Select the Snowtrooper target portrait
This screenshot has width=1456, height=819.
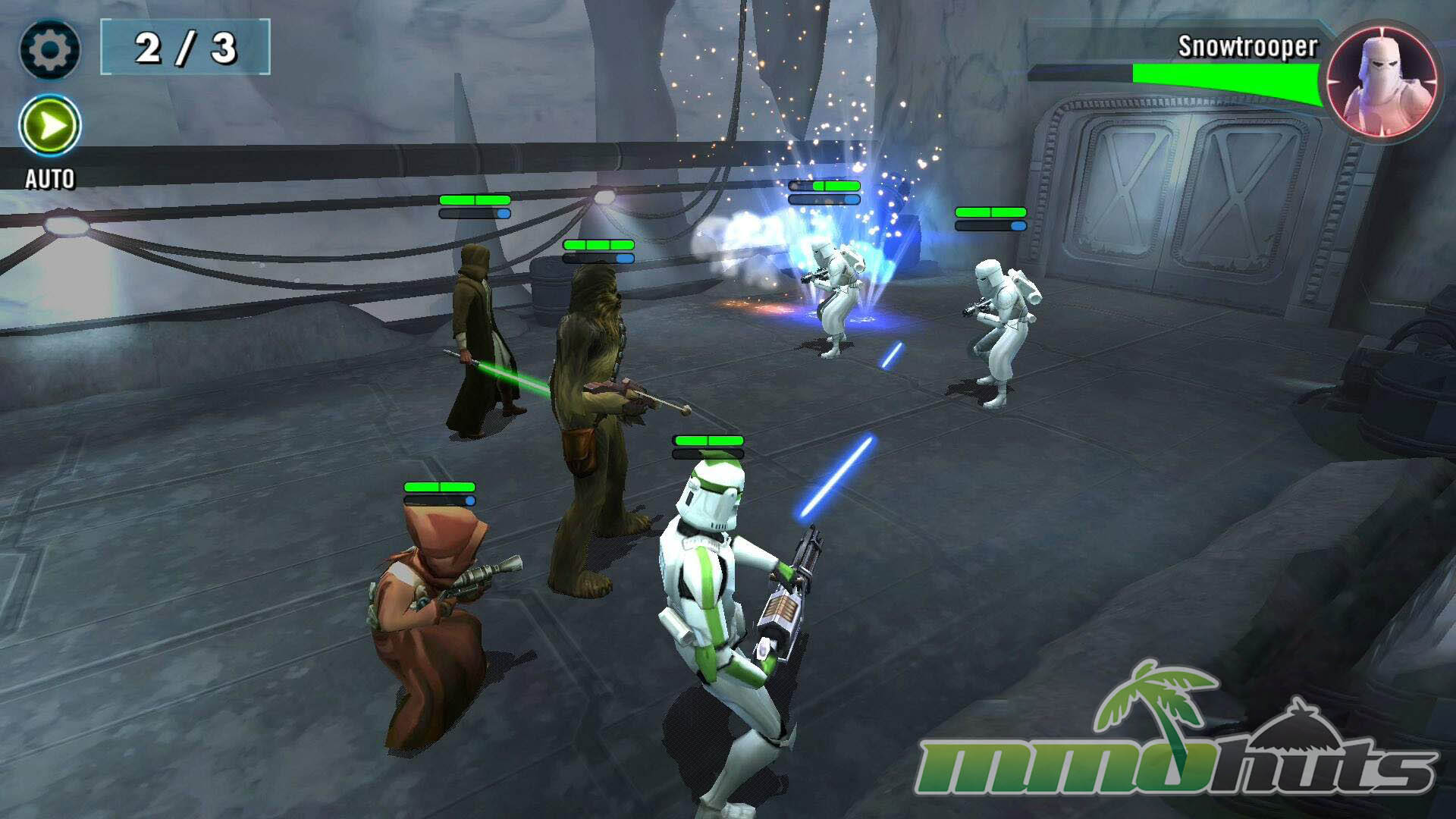(x=1382, y=80)
